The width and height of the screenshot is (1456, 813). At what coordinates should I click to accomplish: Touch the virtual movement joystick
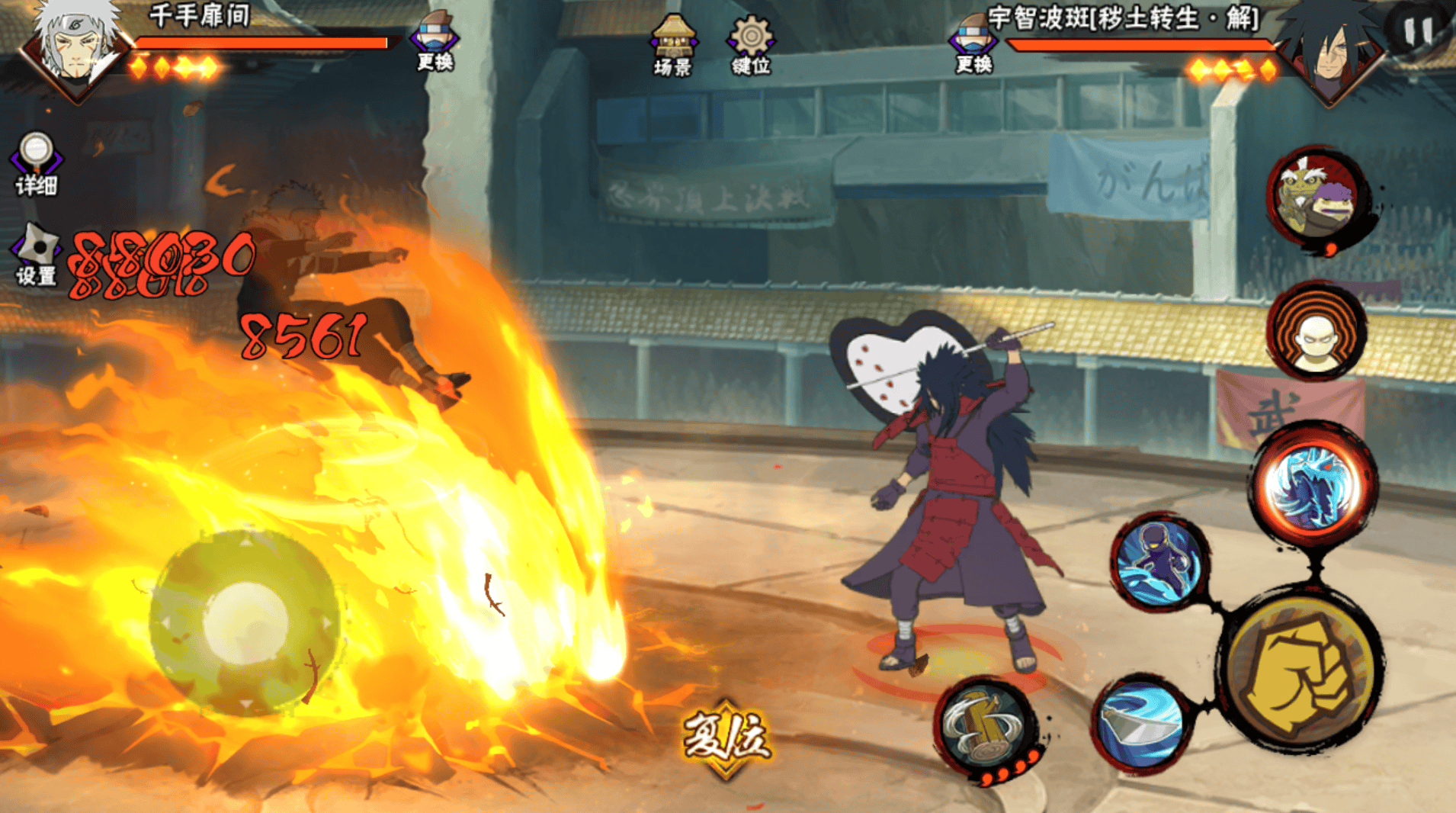pyautogui.click(x=245, y=622)
